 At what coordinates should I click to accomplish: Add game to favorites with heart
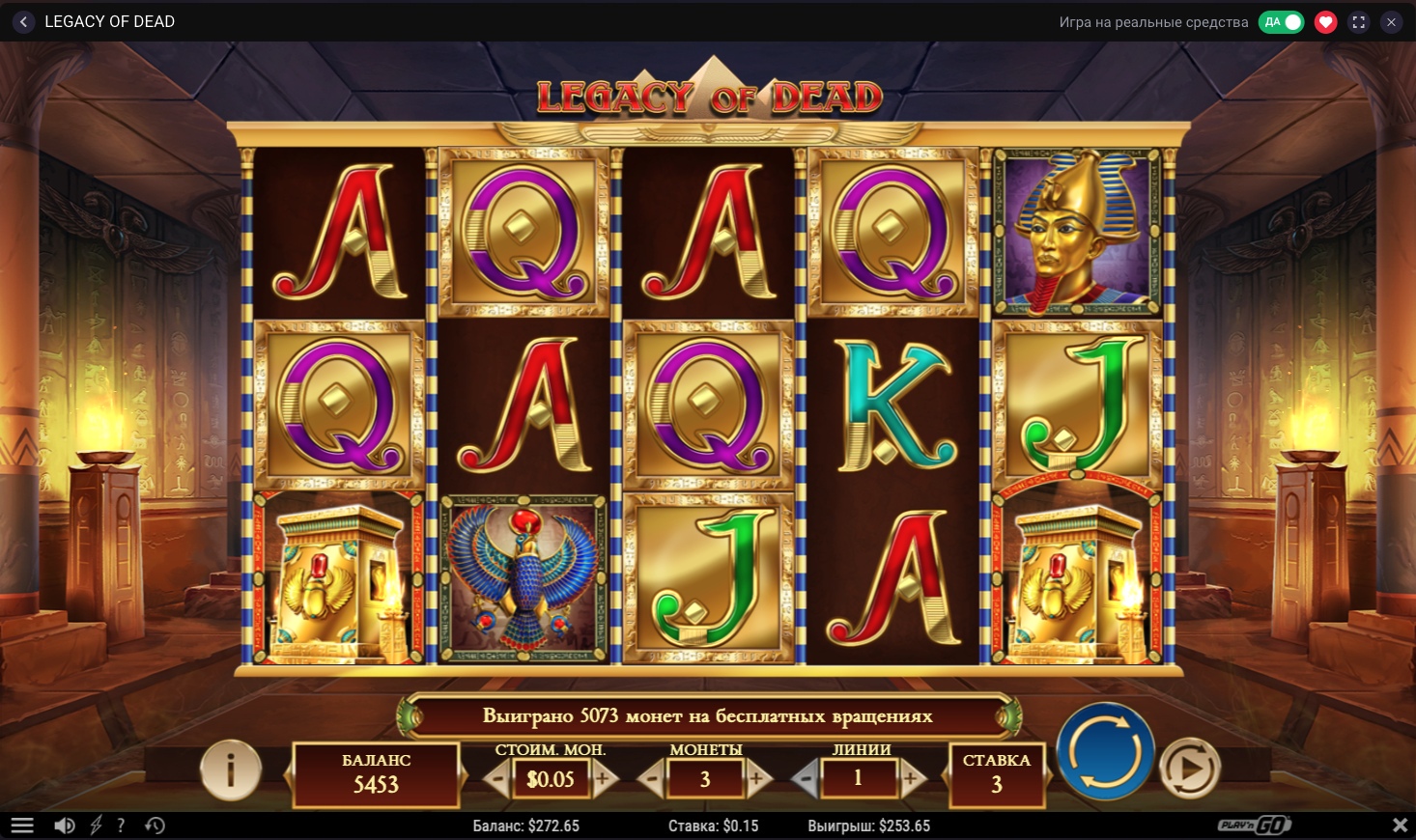[x=1325, y=22]
